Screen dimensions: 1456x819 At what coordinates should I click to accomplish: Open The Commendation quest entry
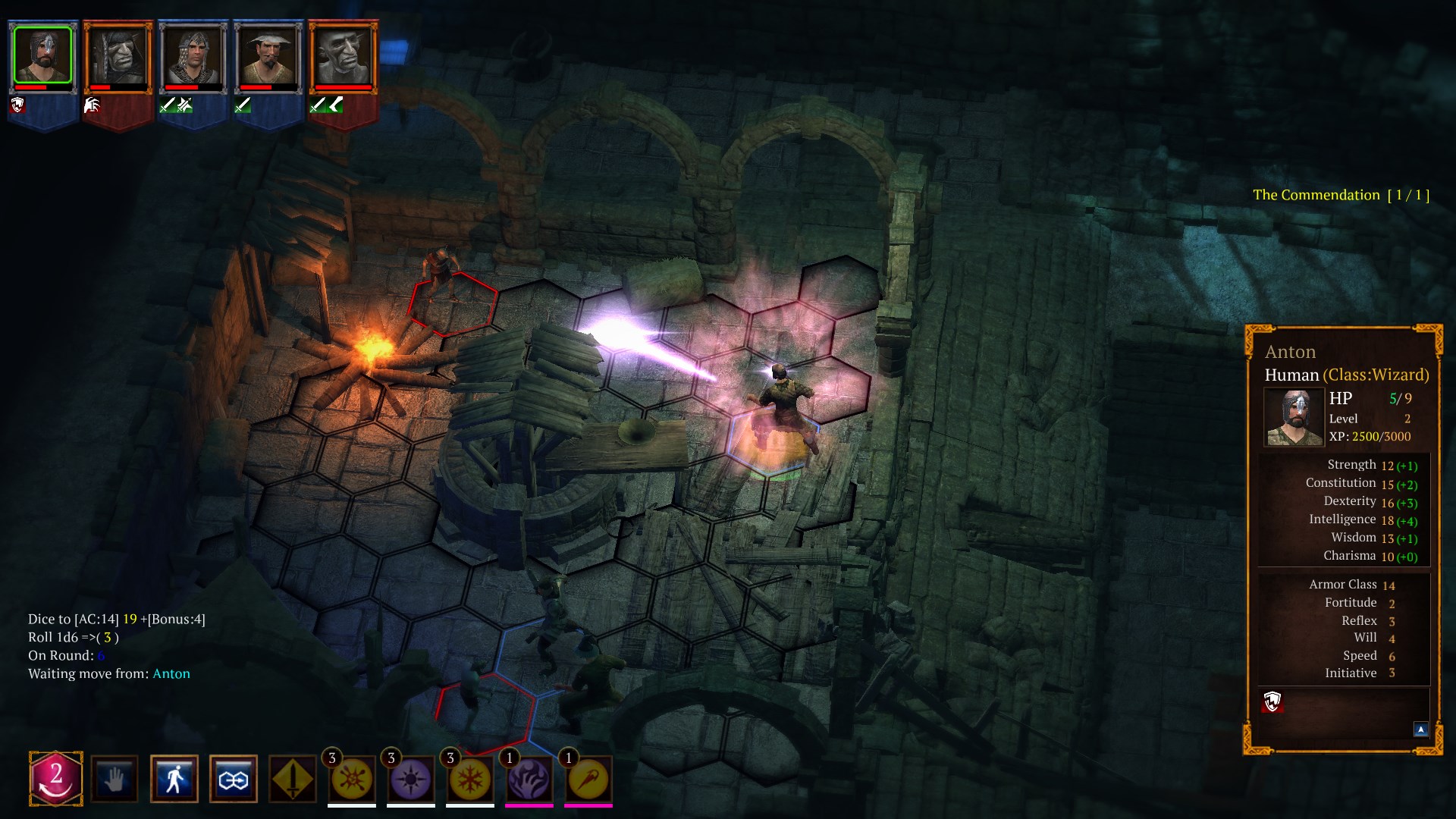(1342, 195)
